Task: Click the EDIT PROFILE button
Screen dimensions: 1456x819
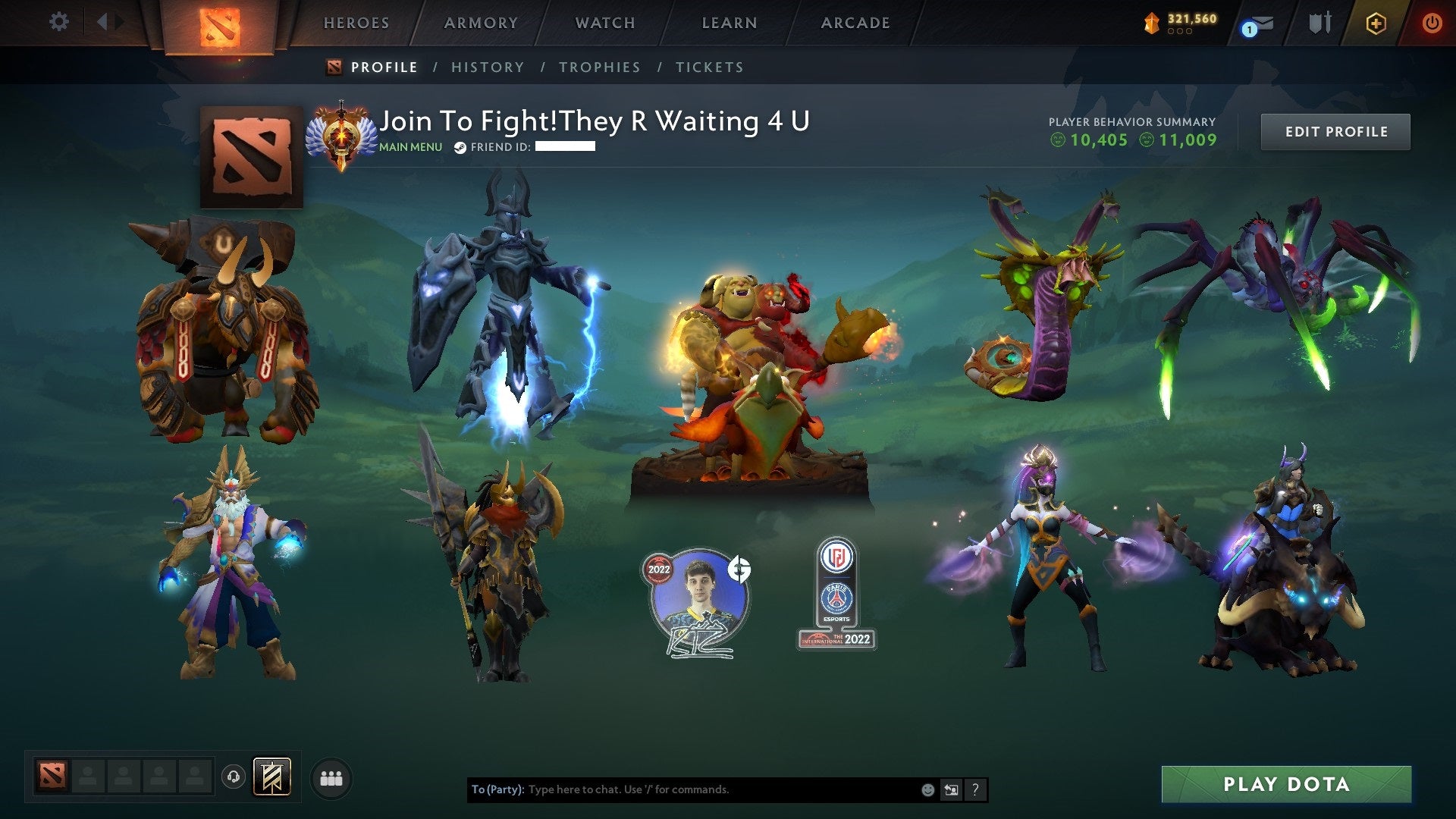Action: [x=1335, y=130]
